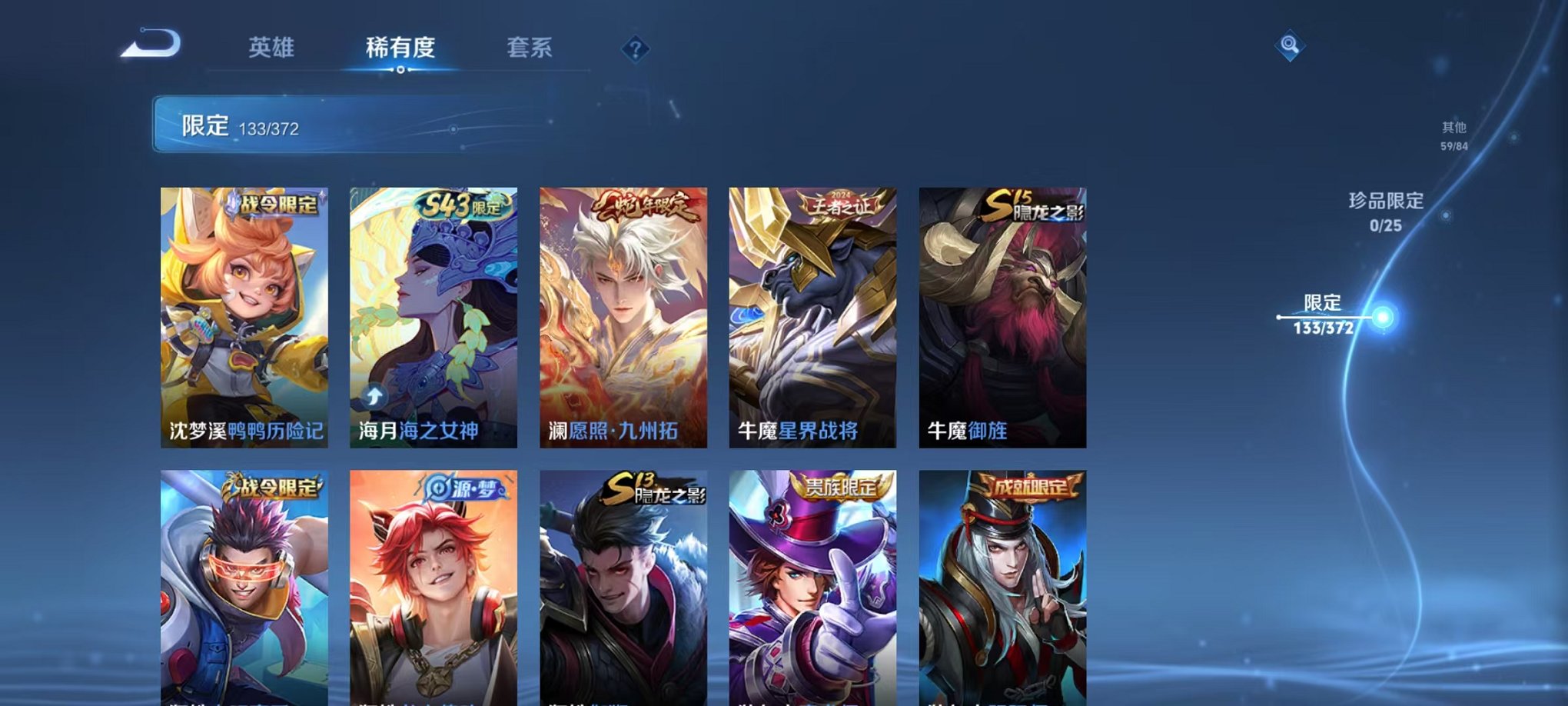
Task: Select the 稀有度 tab
Action: tap(400, 48)
